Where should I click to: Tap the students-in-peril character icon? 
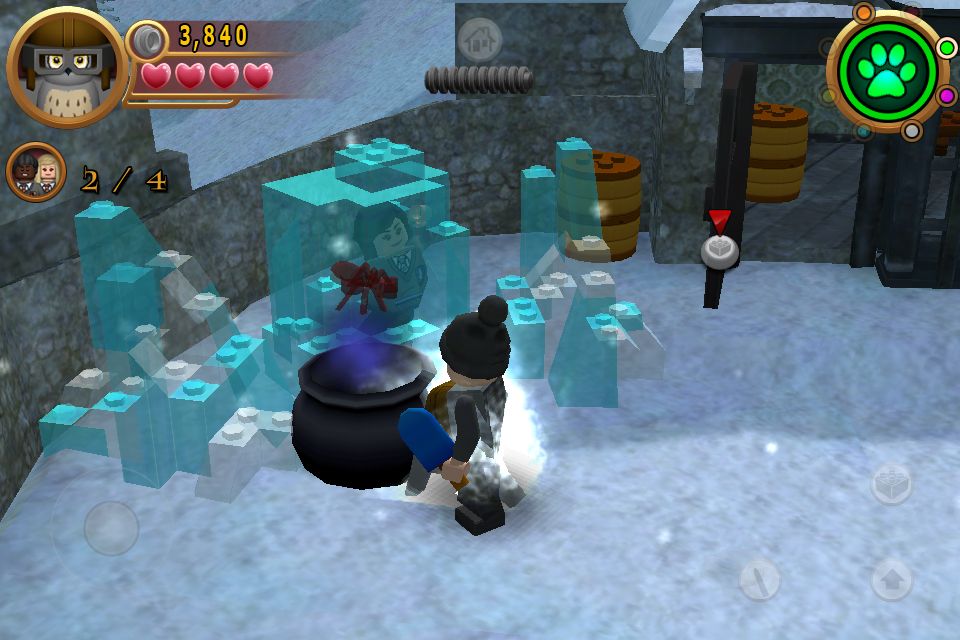tap(37, 172)
